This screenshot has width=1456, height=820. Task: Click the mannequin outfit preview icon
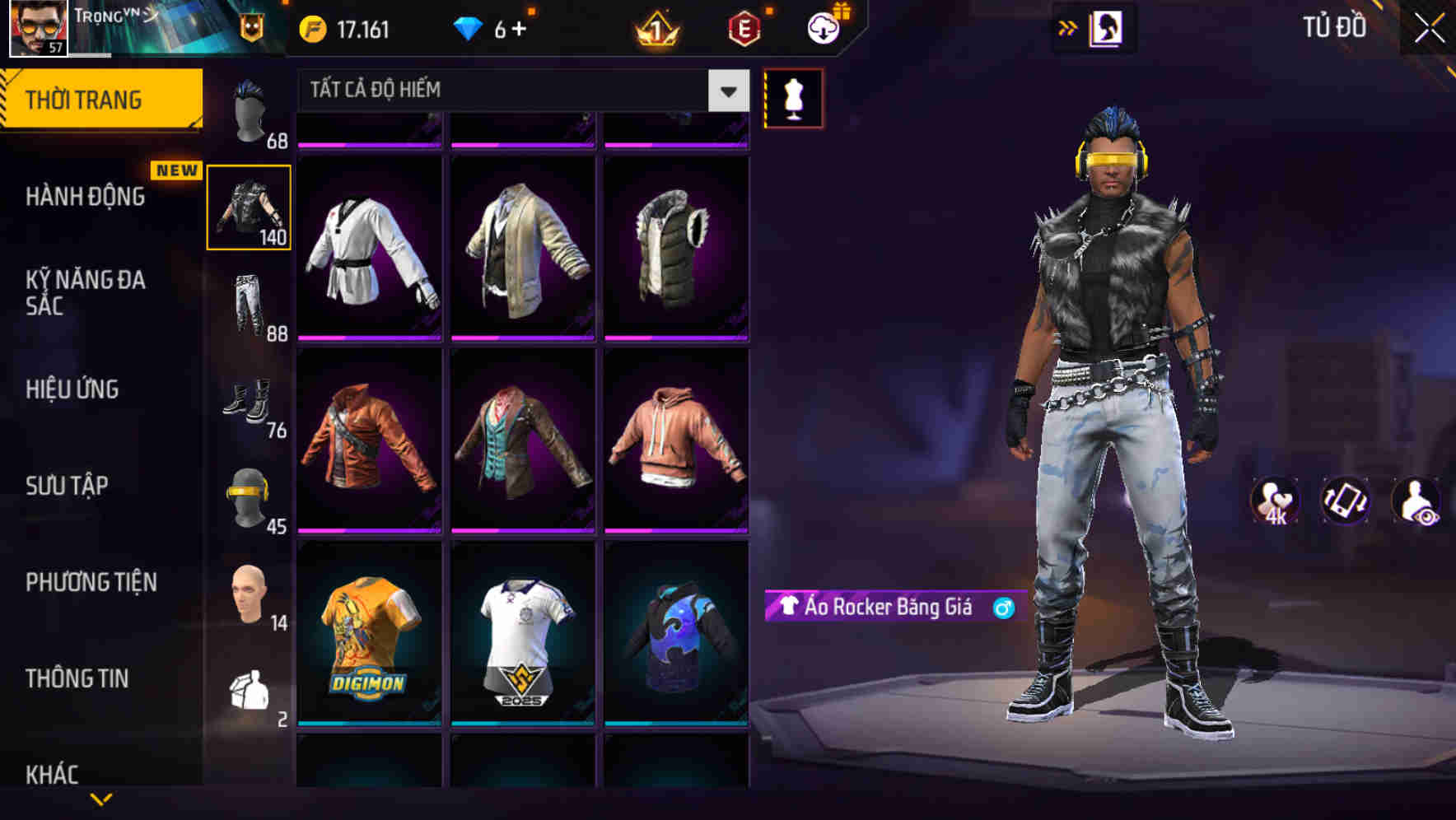793,98
